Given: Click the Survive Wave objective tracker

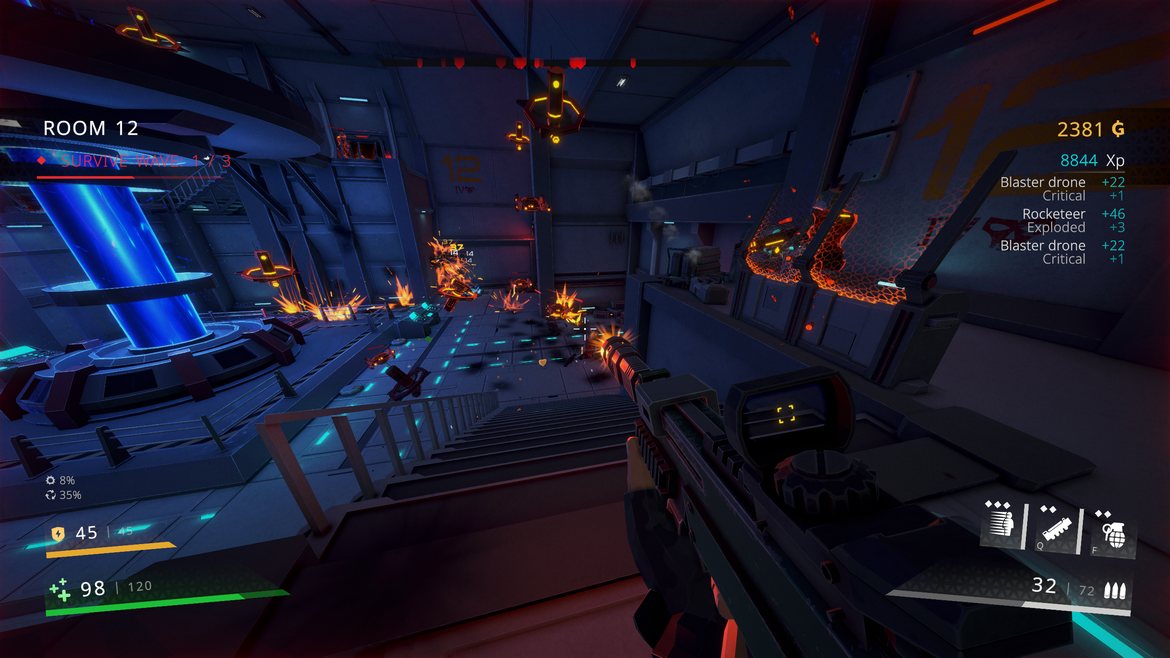Looking at the screenshot, I should point(134,160).
